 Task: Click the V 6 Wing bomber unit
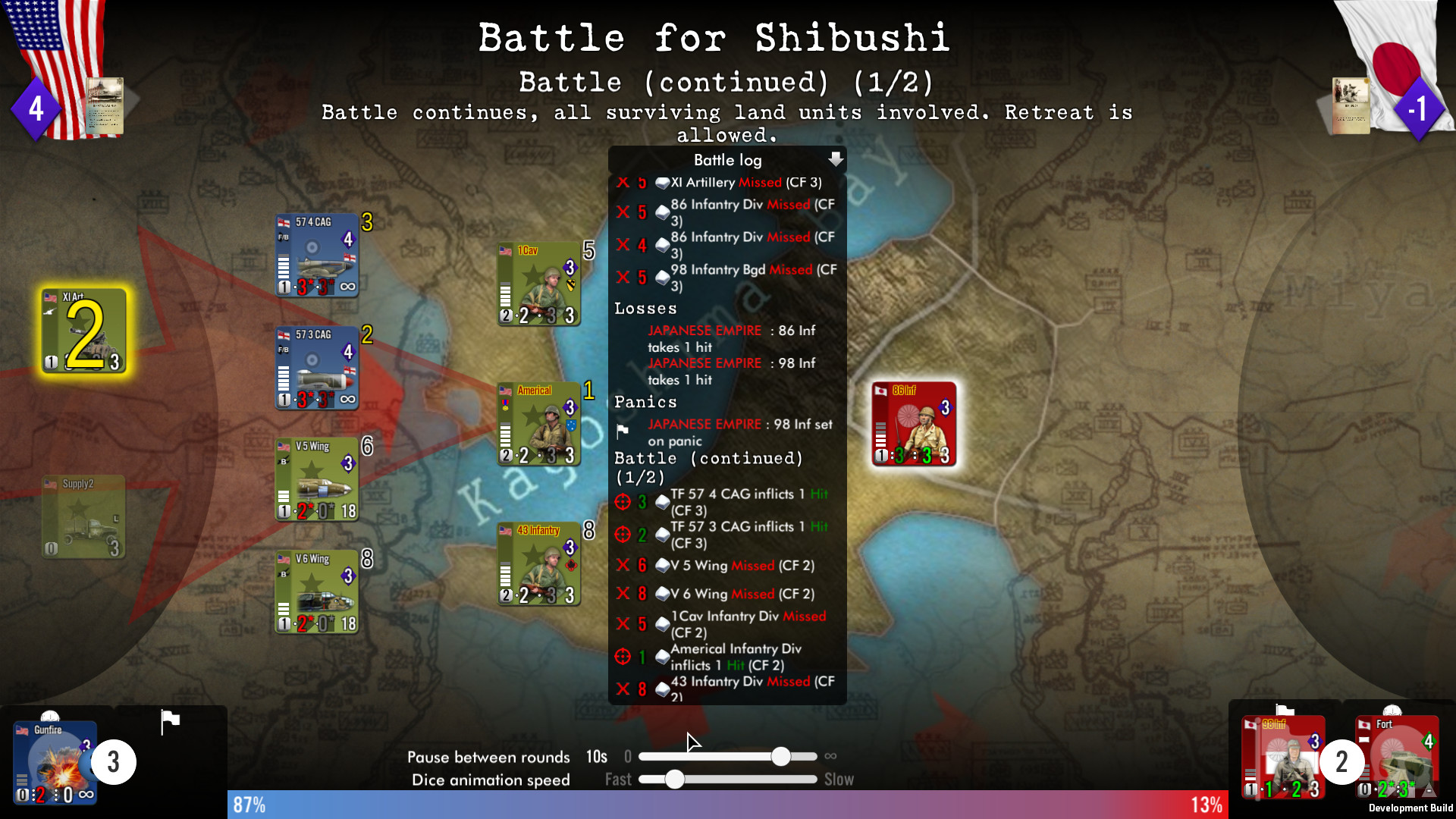316,592
